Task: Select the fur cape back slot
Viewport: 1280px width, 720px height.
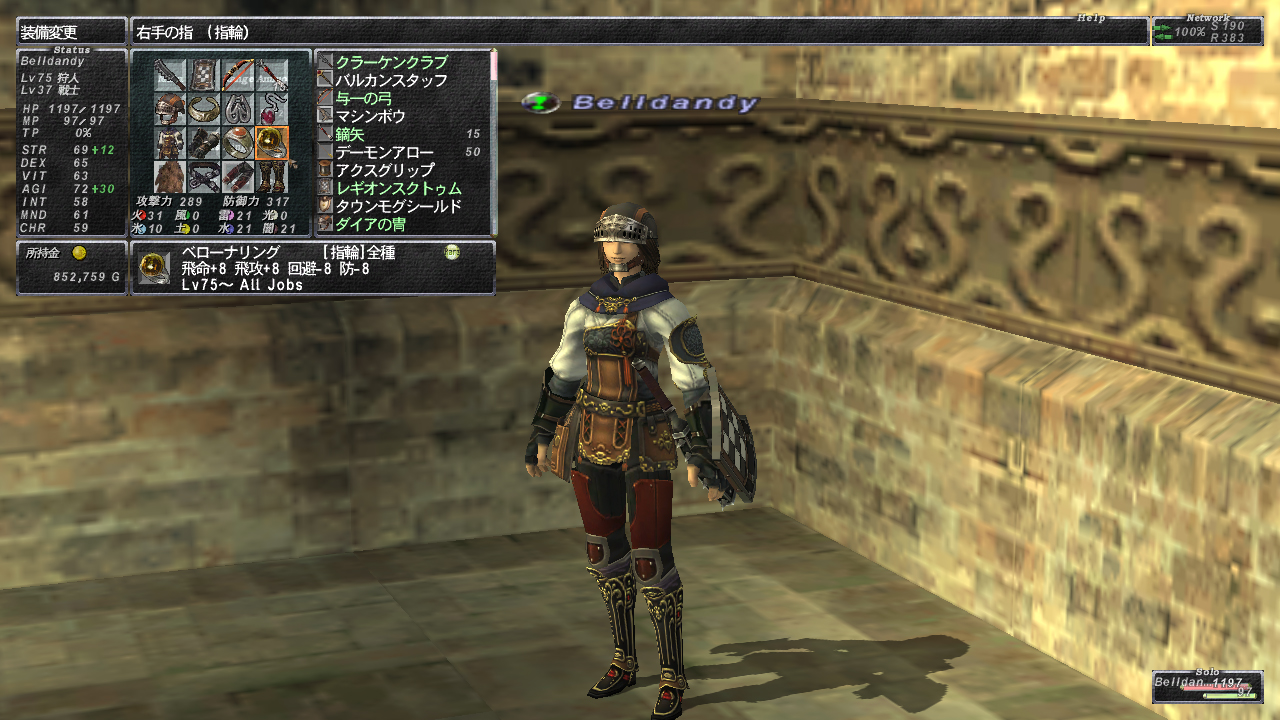Action: tap(169, 177)
